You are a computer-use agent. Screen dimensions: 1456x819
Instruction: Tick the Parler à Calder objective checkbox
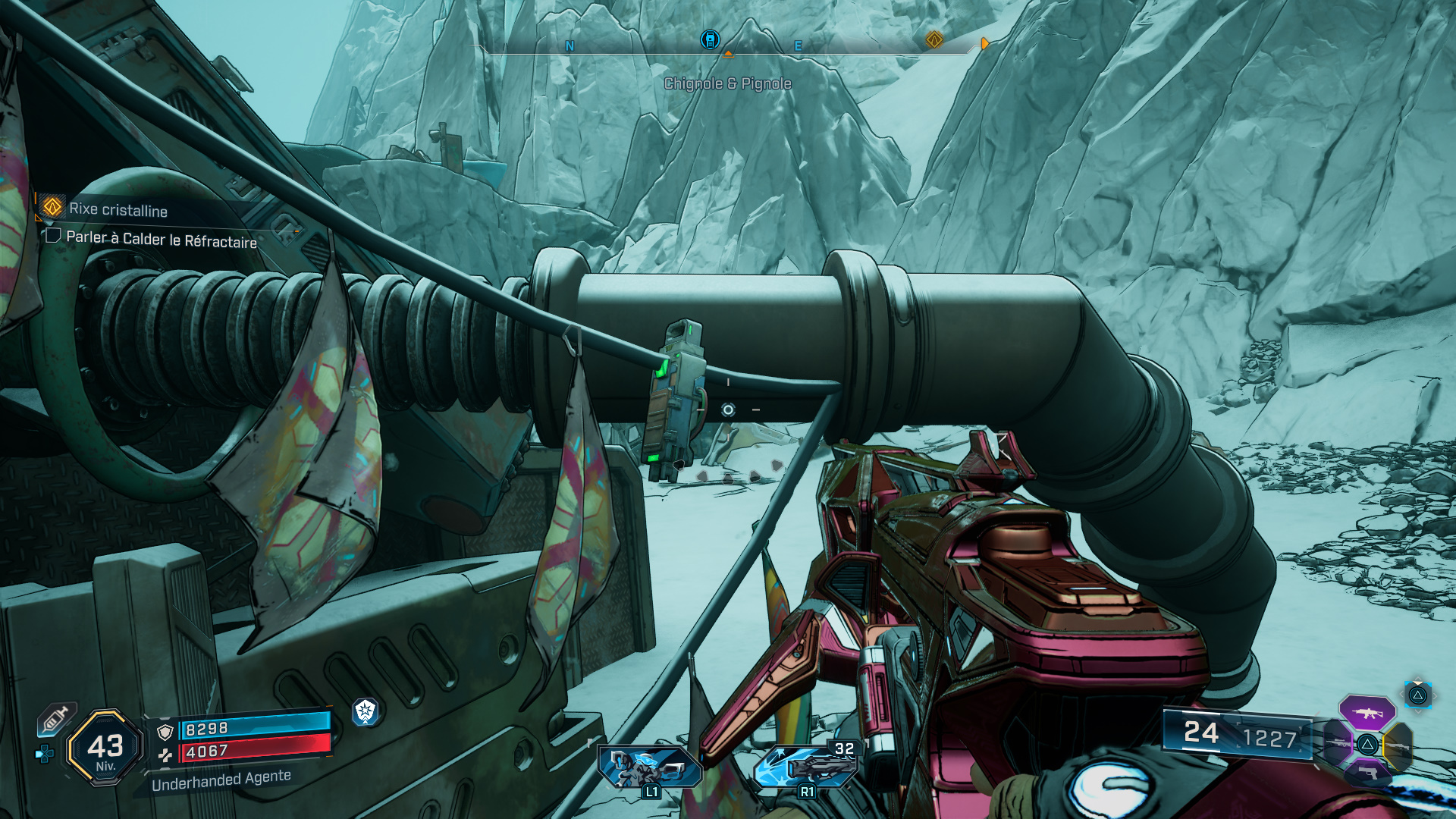point(52,236)
